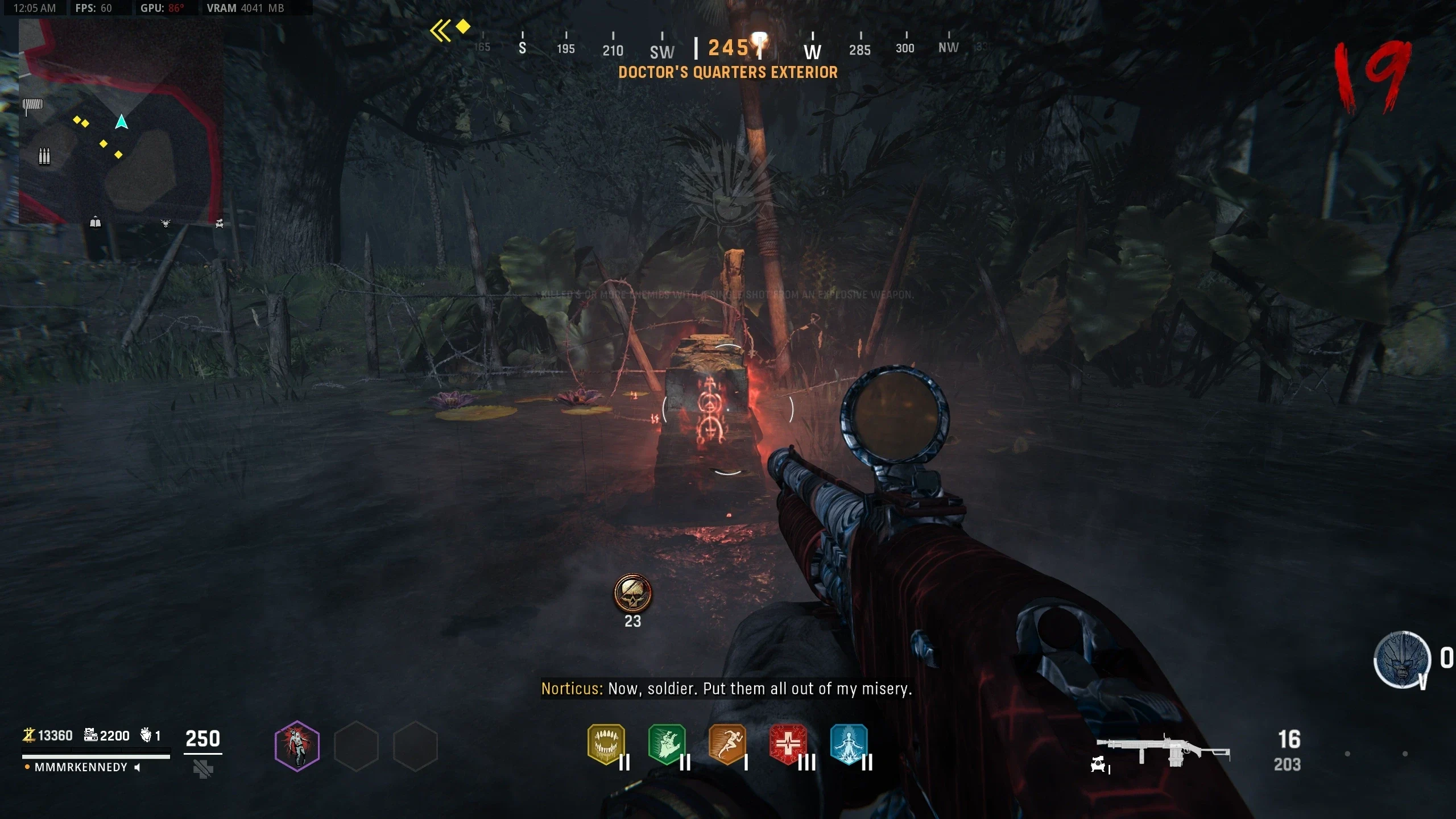Screen dimensions: 1456x819
Task: Click the skull medal icon showing 23
Action: tap(632, 593)
